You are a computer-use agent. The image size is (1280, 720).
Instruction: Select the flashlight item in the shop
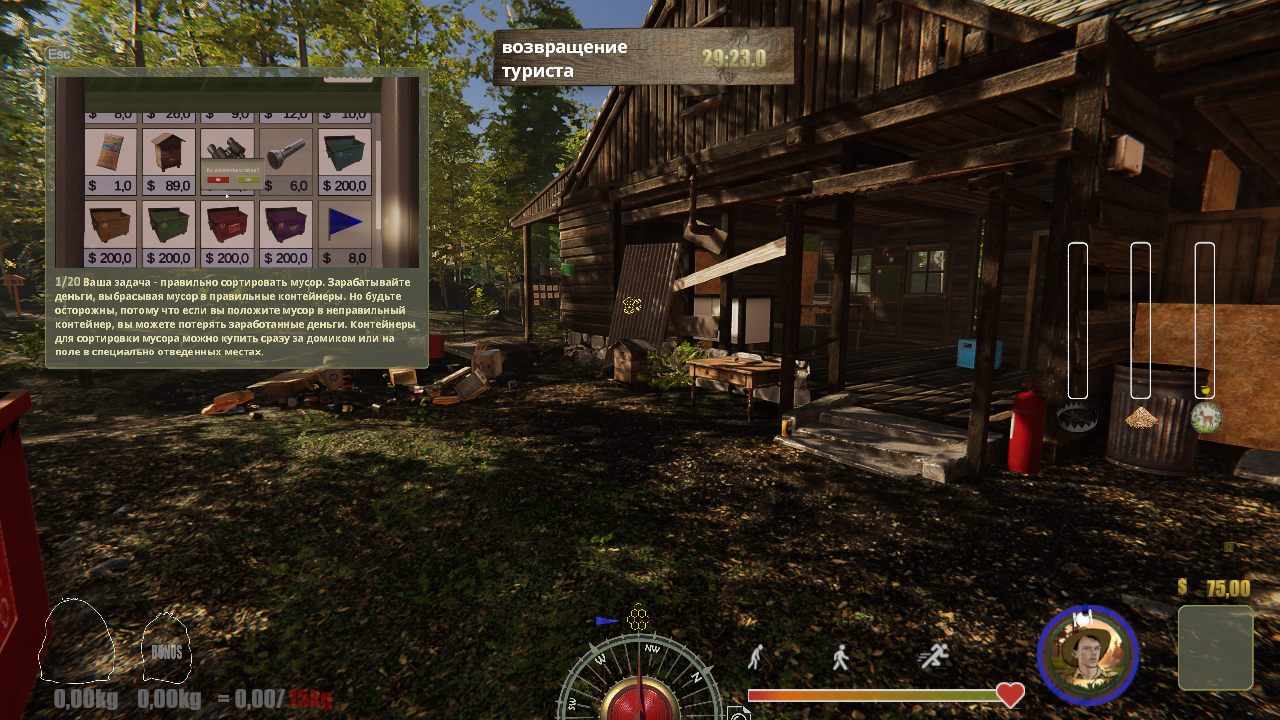pyautogui.click(x=285, y=151)
